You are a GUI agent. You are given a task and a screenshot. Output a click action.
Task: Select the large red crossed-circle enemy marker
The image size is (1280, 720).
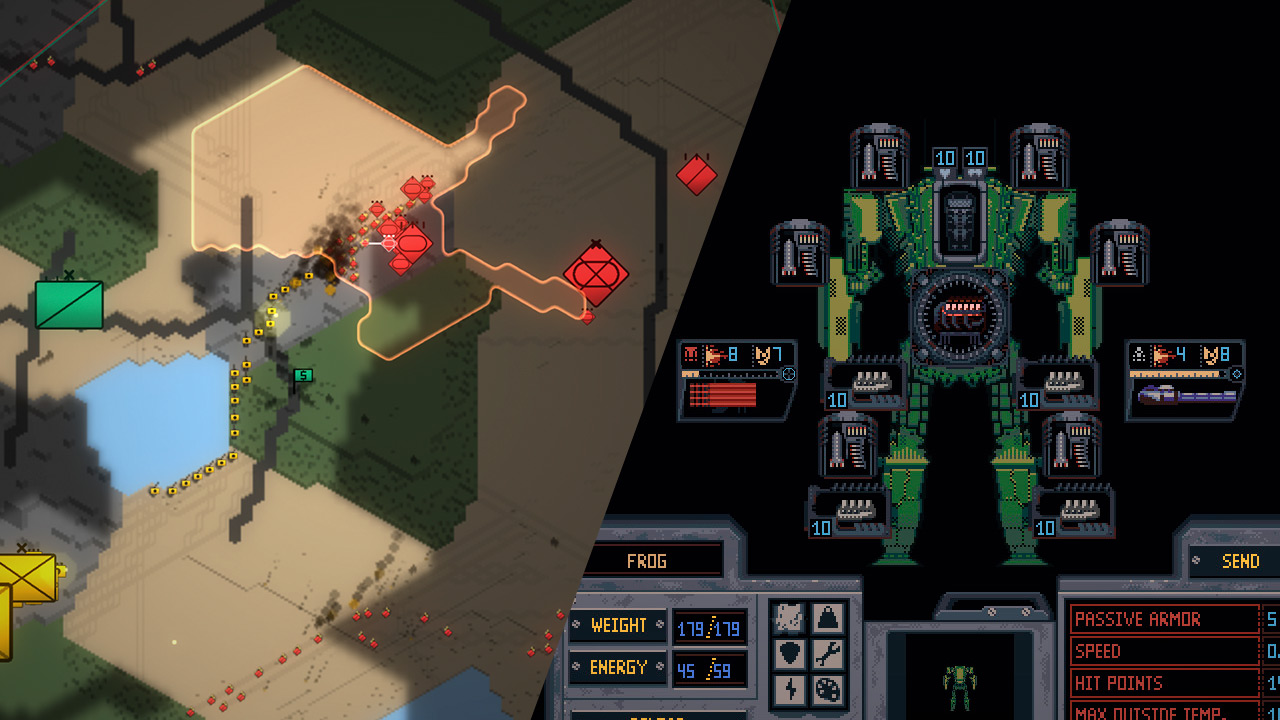595,273
